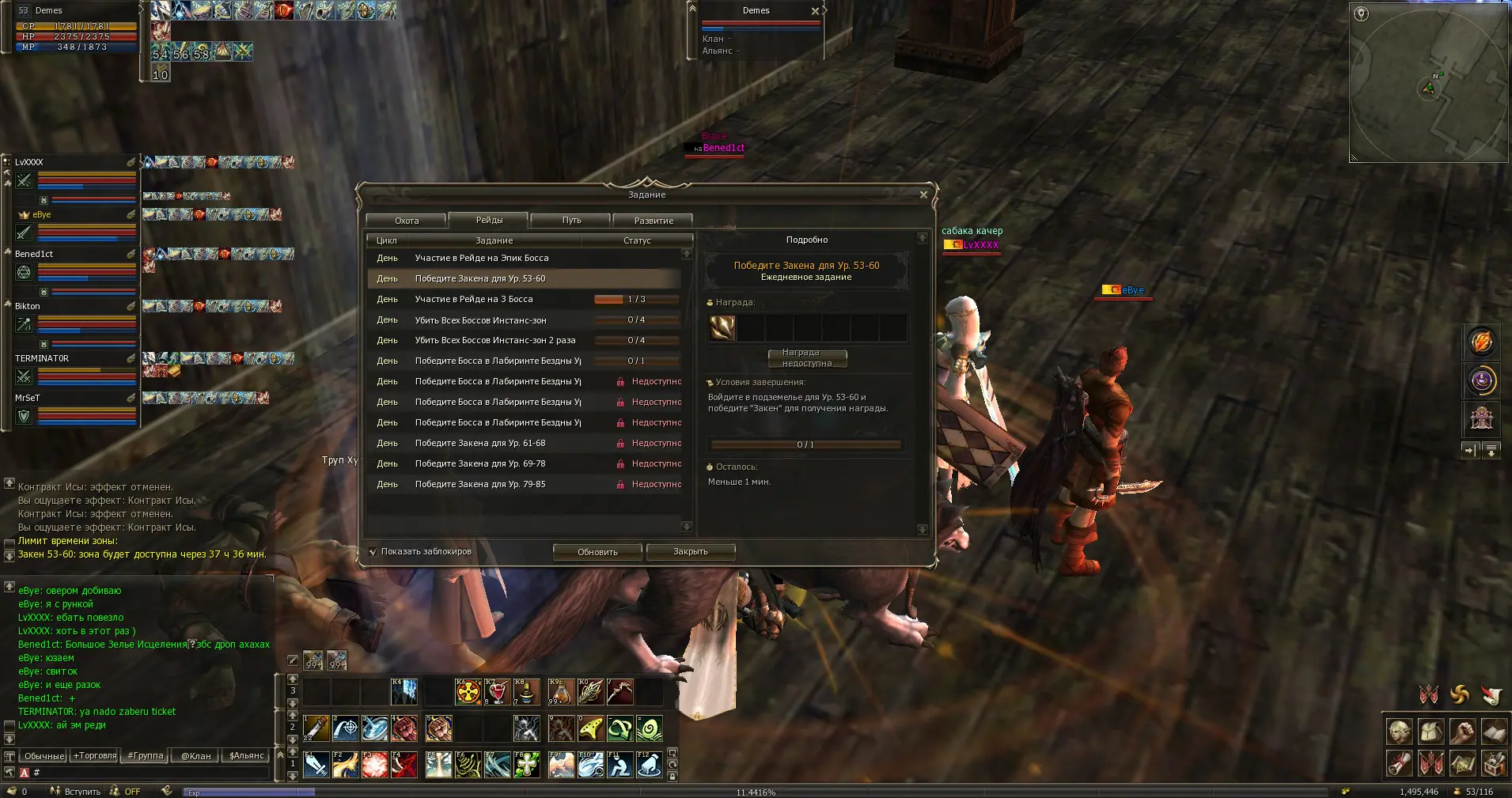Screen dimensions: 1512x798
Task: Close the Задание quest window
Action: [x=923, y=195]
